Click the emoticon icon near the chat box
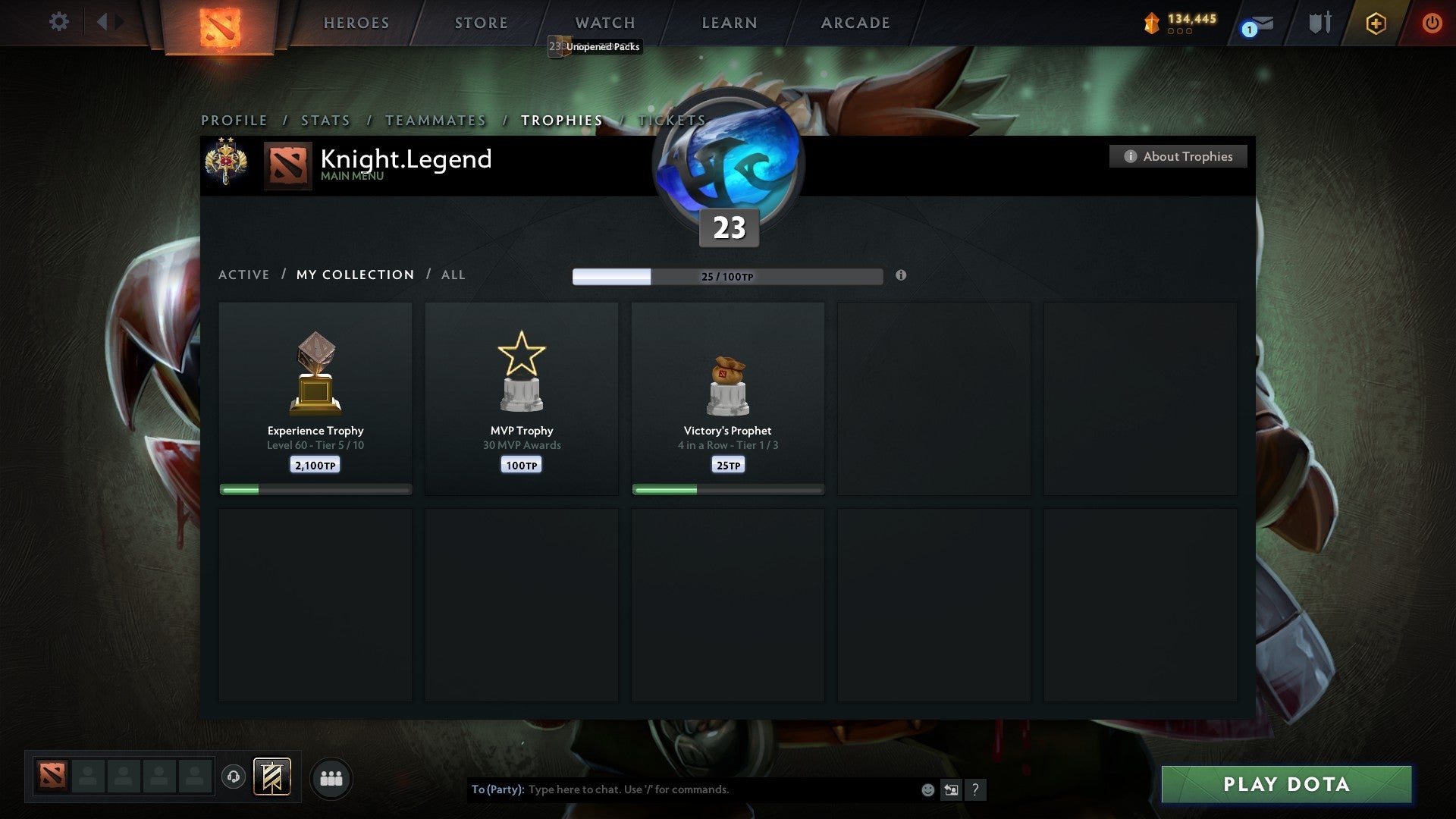Image resolution: width=1456 pixels, height=819 pixels. [x=927, y=789]
